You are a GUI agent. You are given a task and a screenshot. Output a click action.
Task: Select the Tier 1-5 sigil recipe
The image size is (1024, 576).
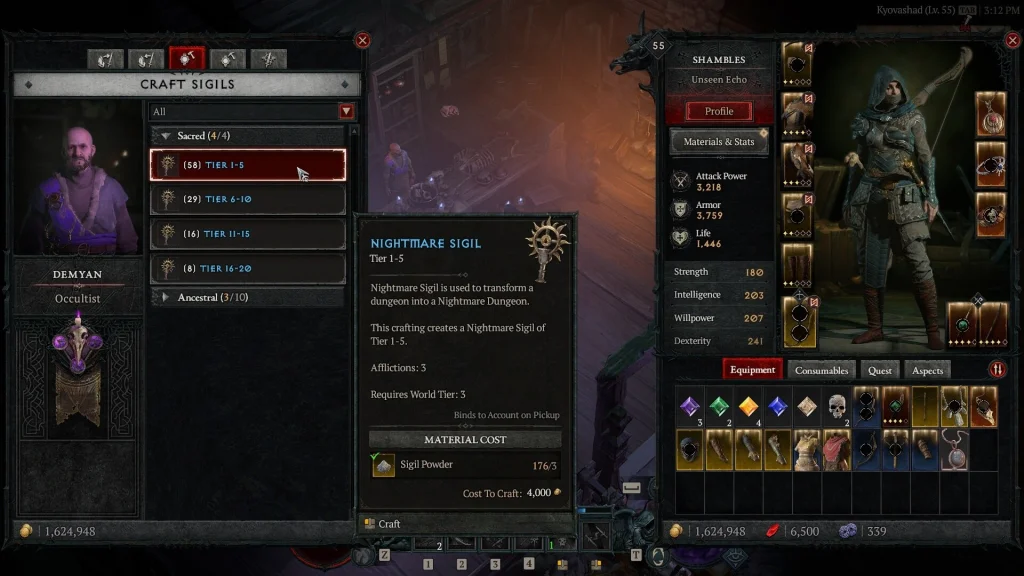[x=248, y=165]
